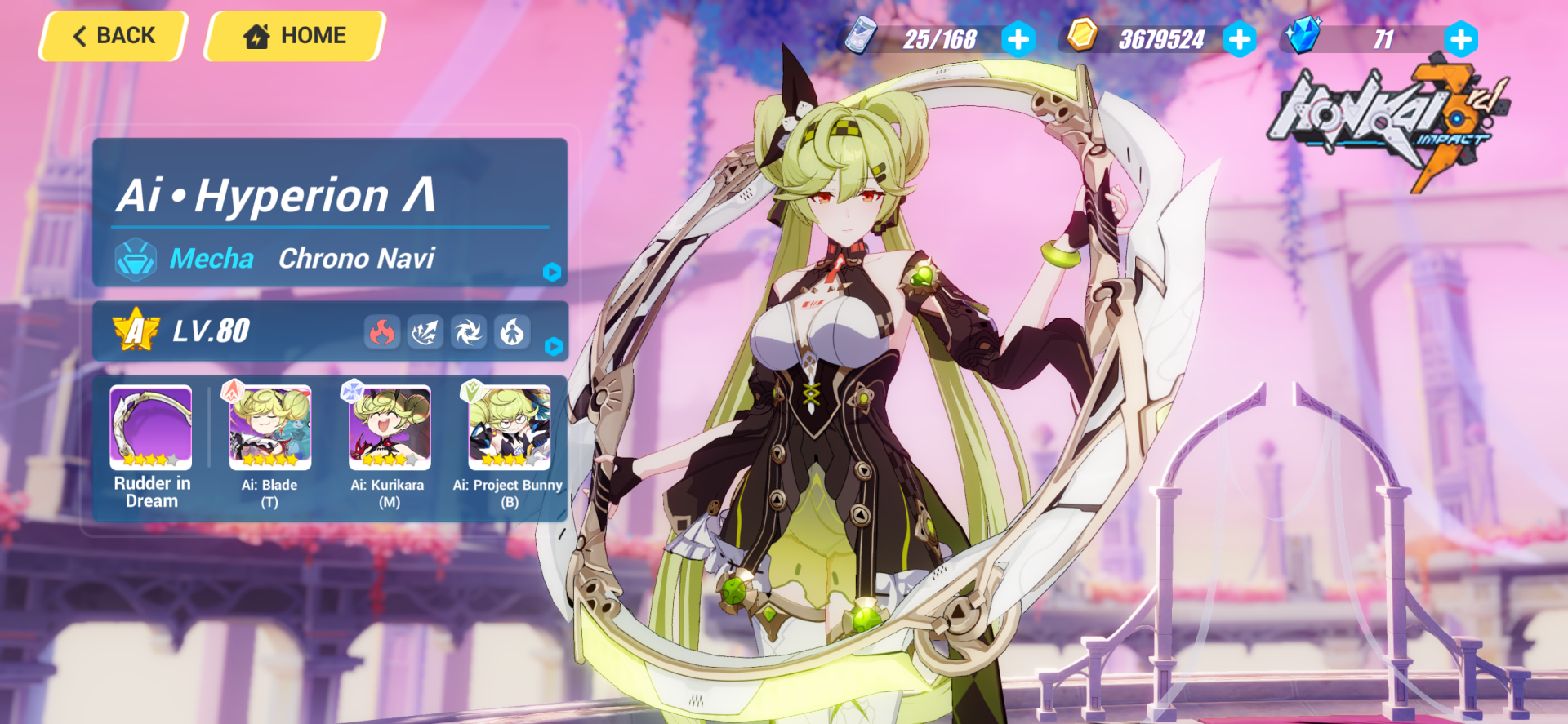This screenshot has width=1568, height=724.
Task: Click the Mecha type diamond icon
Action: tap(136, 259)
